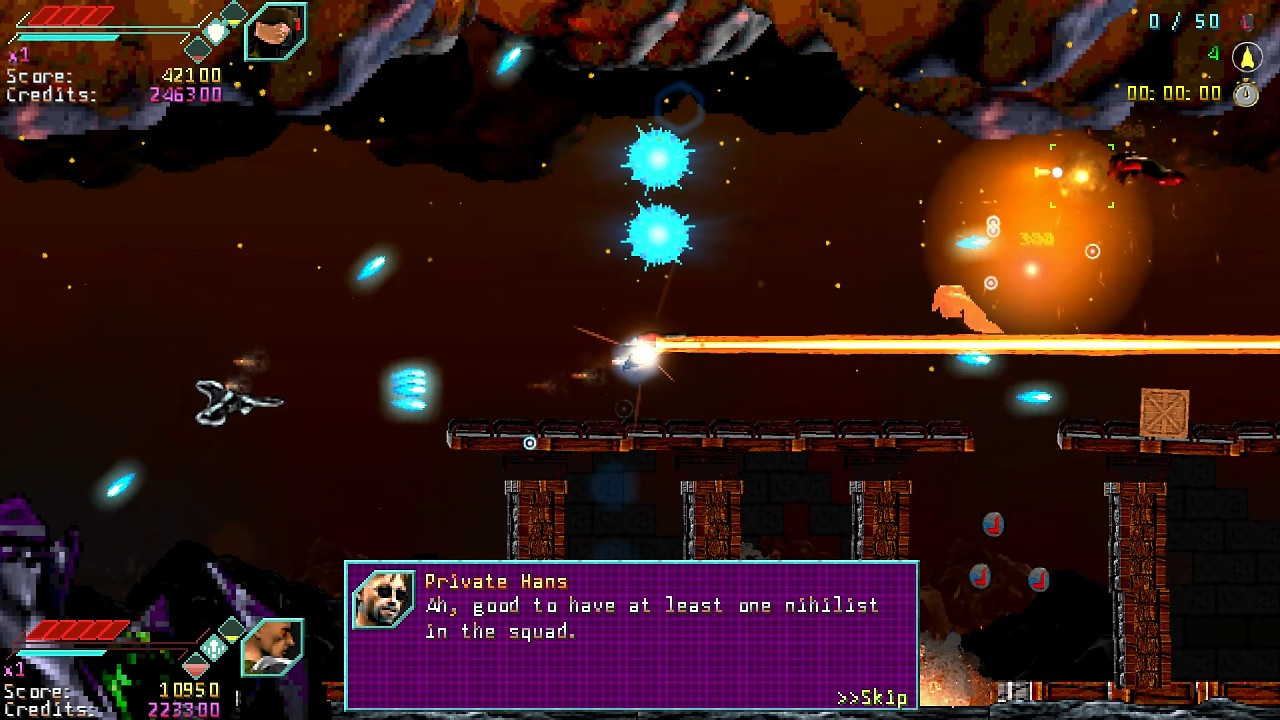Select the bottom player's pilot portrait
This screenshot has height=720, width=1280.
pos(272,646)
